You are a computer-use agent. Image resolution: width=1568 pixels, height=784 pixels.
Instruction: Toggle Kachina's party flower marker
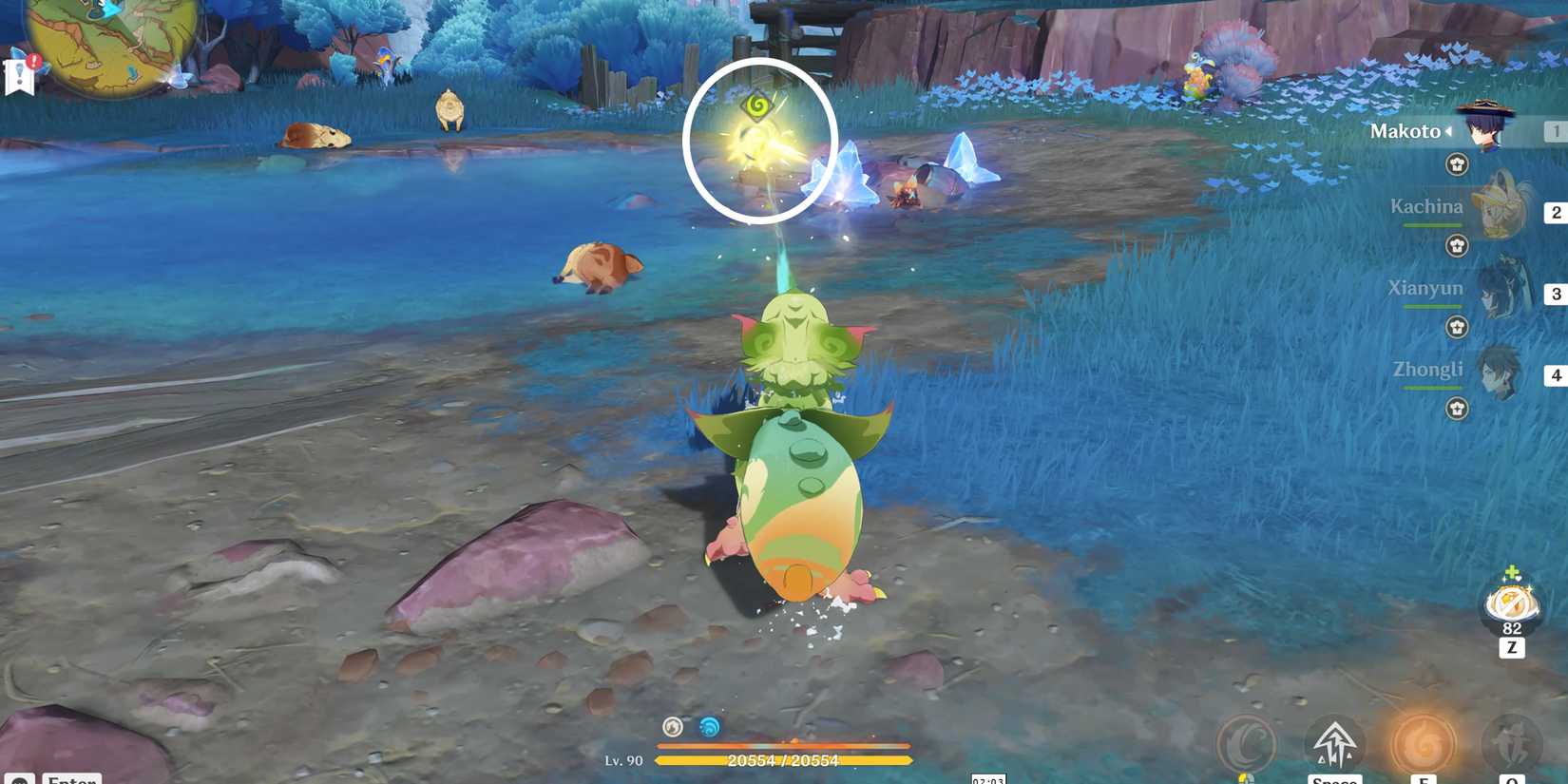[1457, 245]
